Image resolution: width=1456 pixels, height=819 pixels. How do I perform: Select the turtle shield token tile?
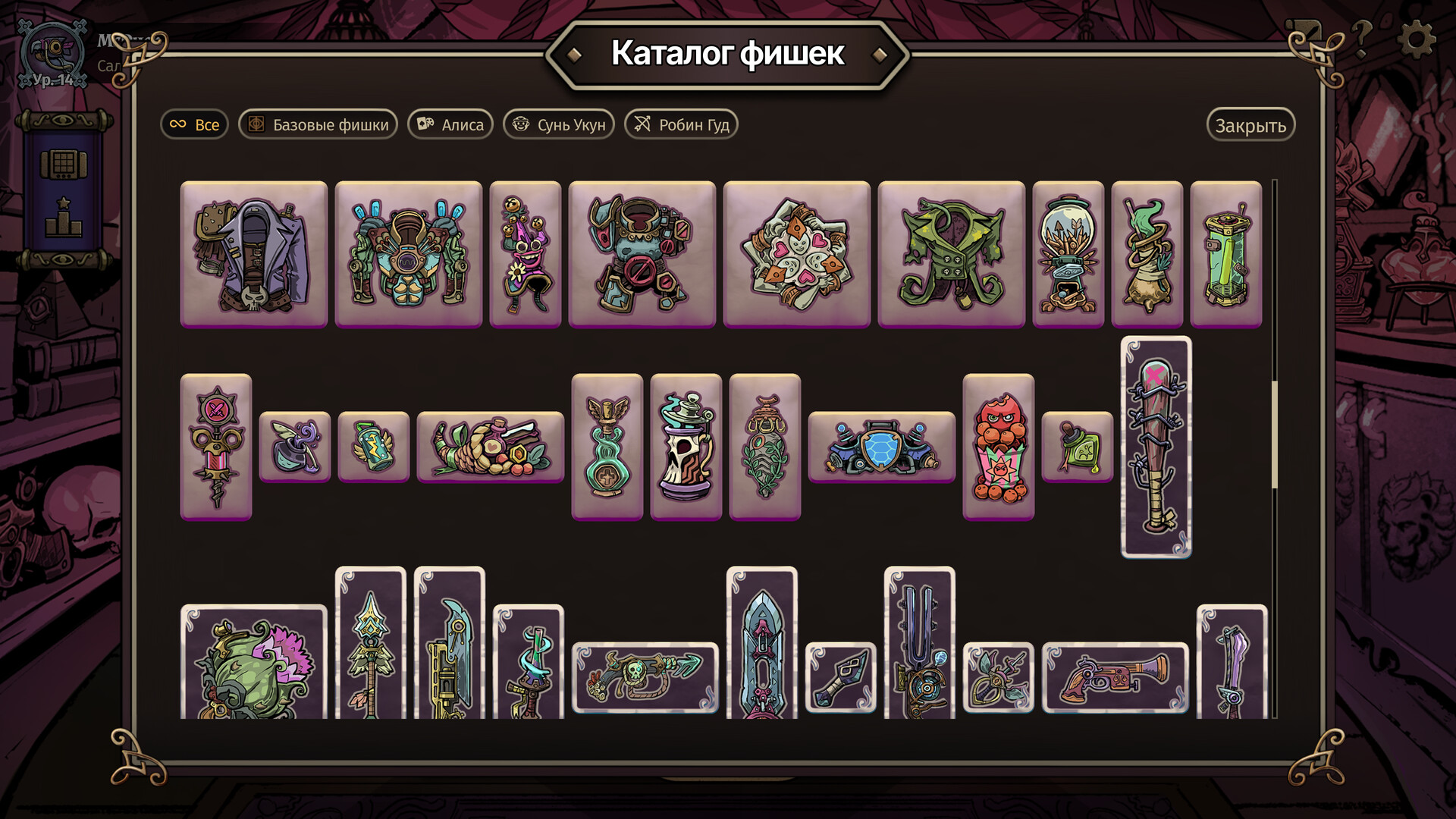point(880,447)
